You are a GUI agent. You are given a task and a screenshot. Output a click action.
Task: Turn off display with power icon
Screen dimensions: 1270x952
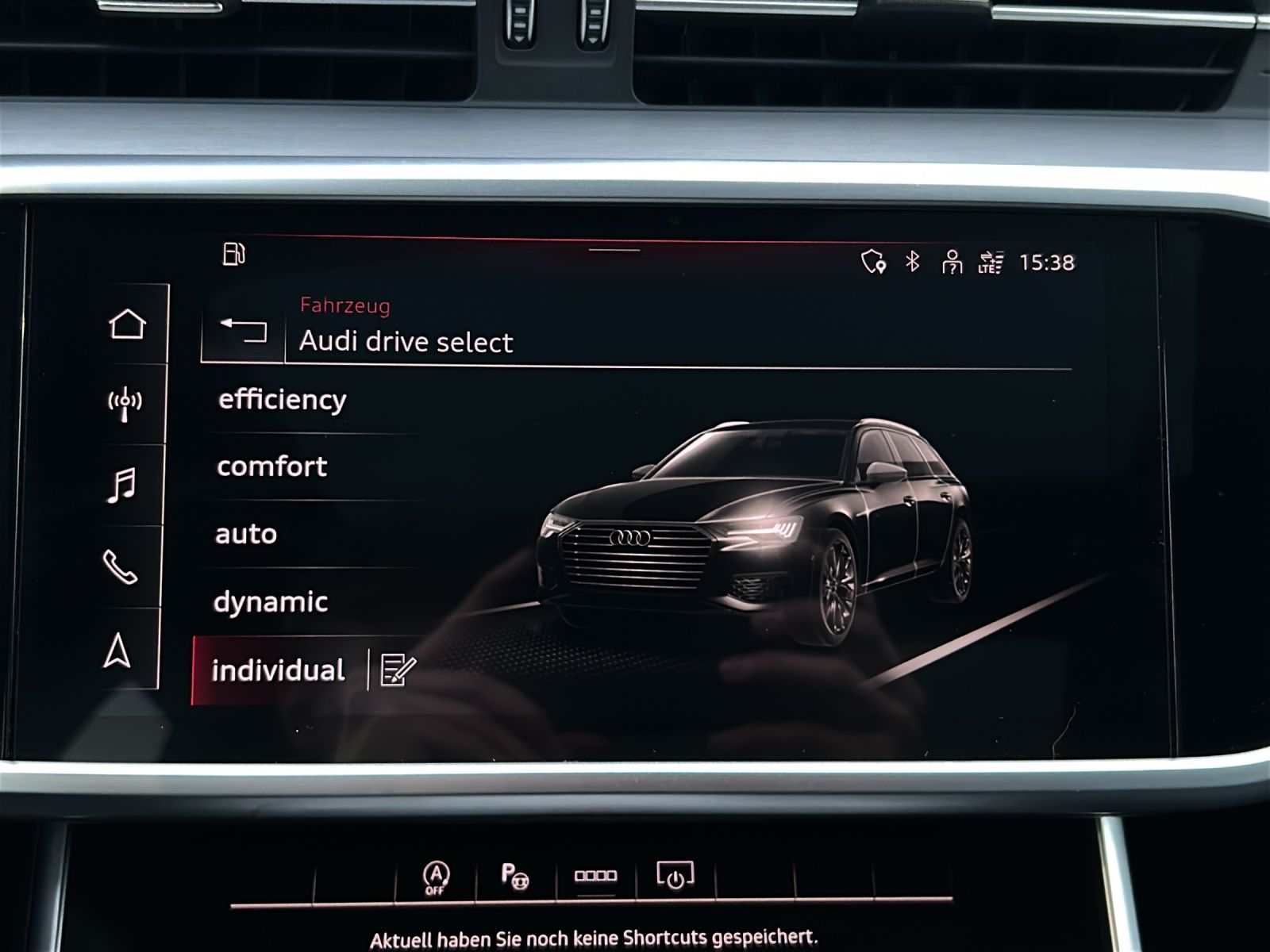coord(674,877)
